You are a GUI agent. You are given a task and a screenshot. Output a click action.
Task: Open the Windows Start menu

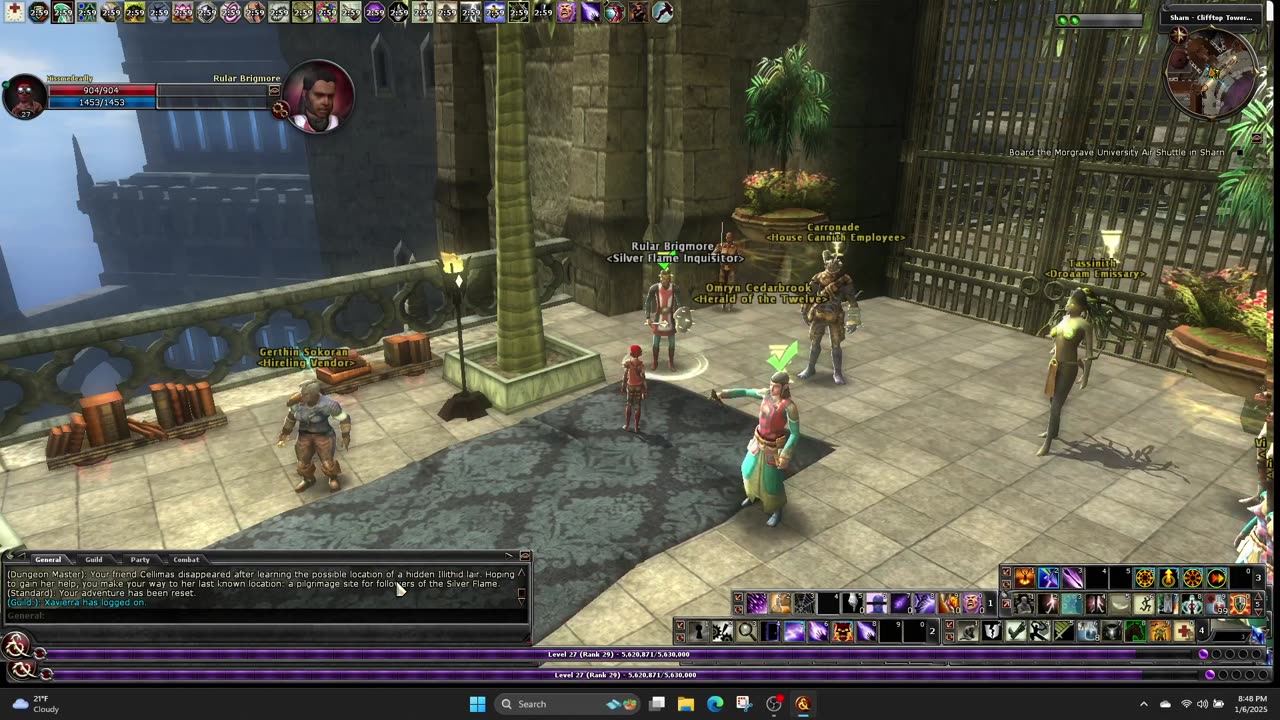tap(477, 704)
